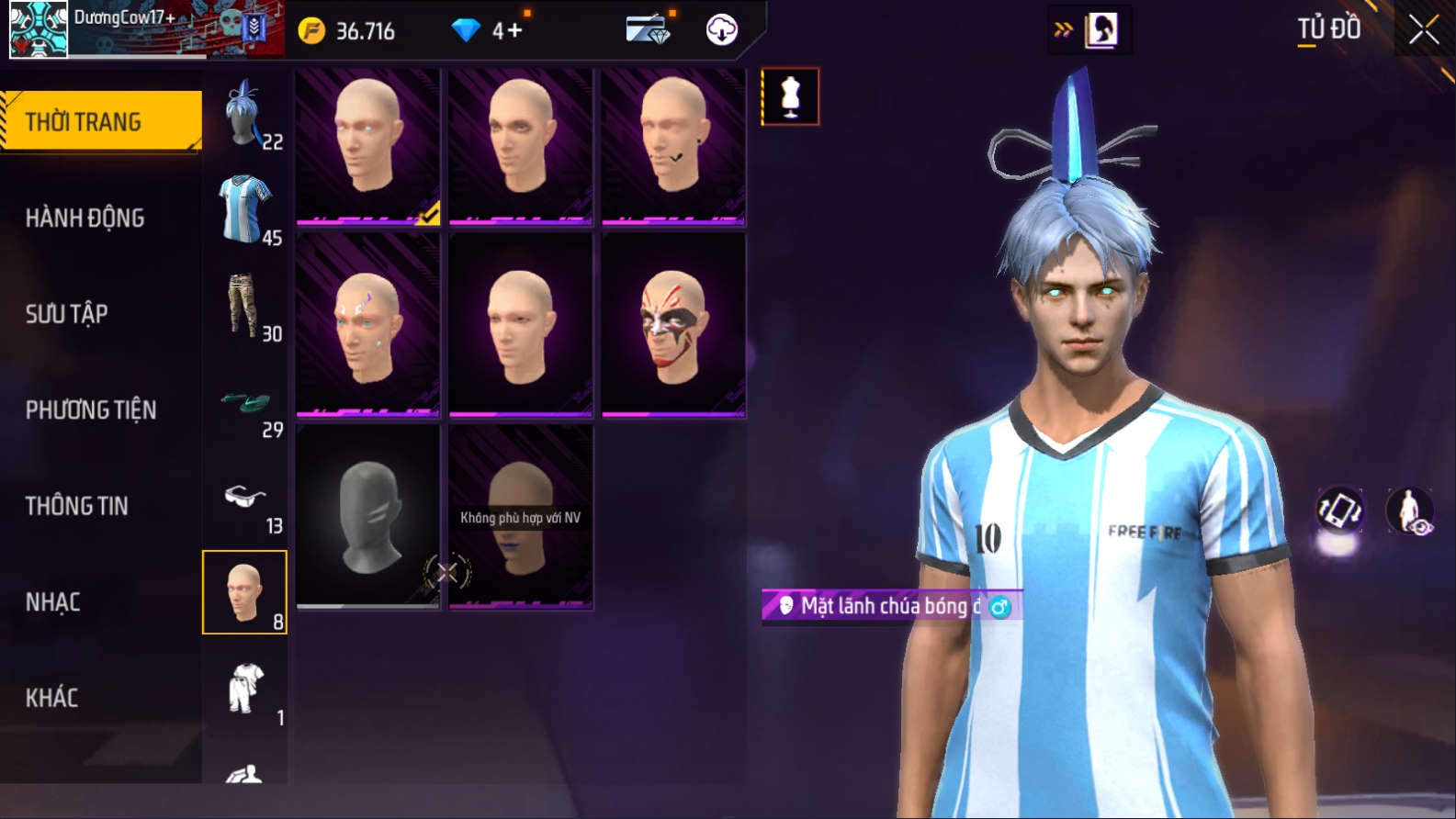Close the wardrobe with the X button
Image resolution: width=1456 pixels, height=819 pixels.
click(1424, 30)
